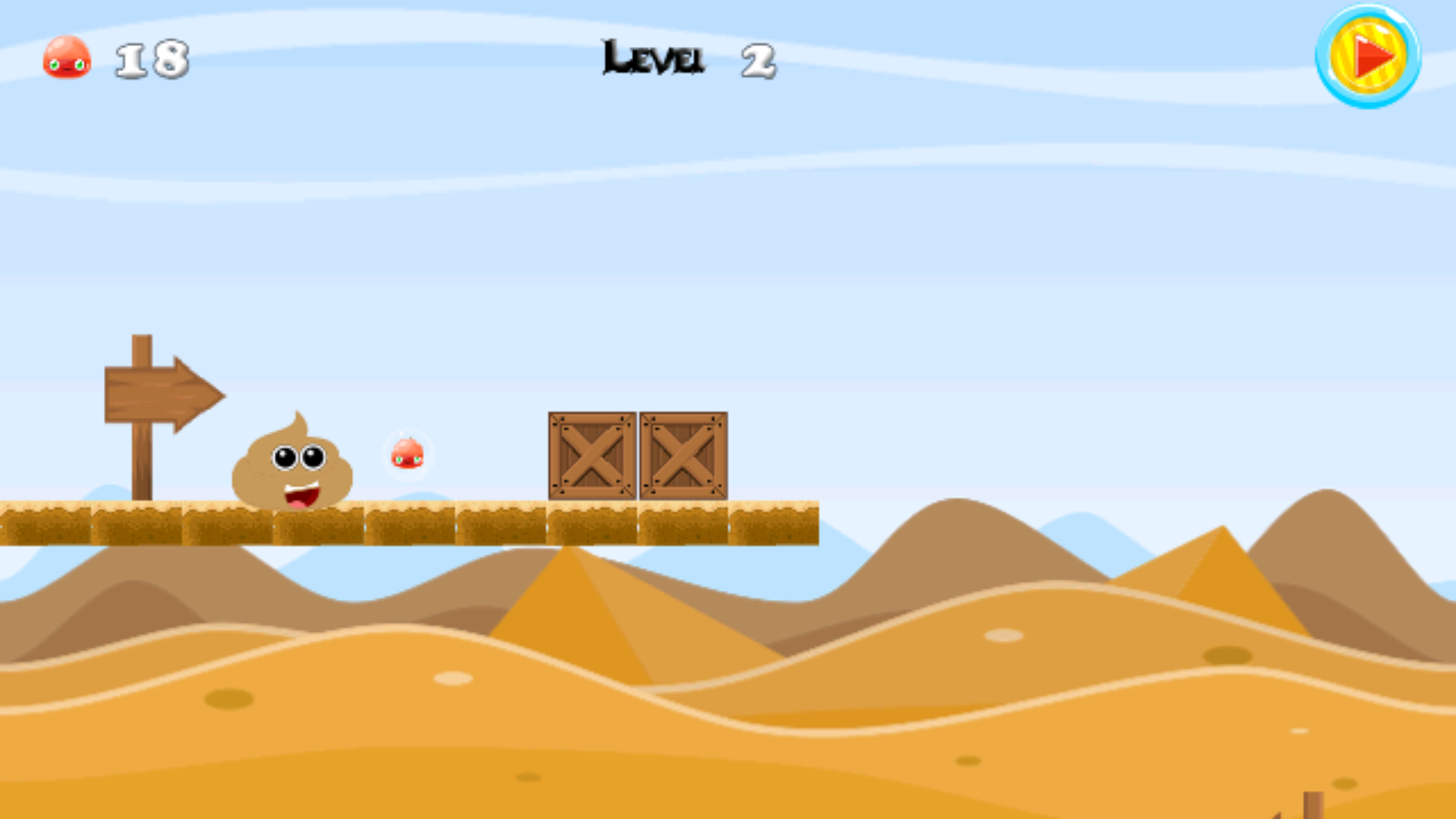Click the right edge of the platform
This screenshot has height=819, width=1456.
point(811,523)
